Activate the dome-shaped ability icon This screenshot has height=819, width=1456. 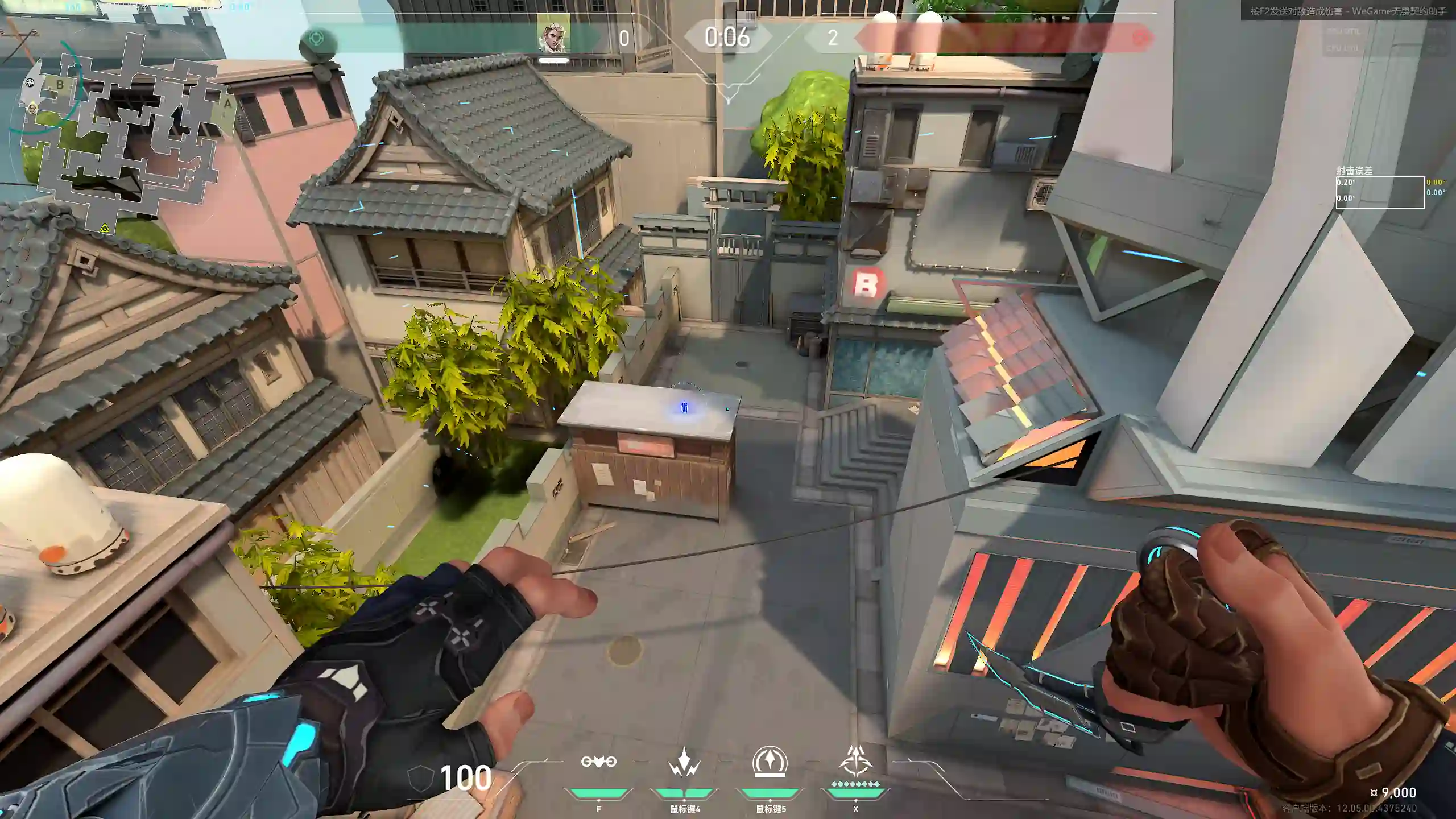tap(770, 762)
